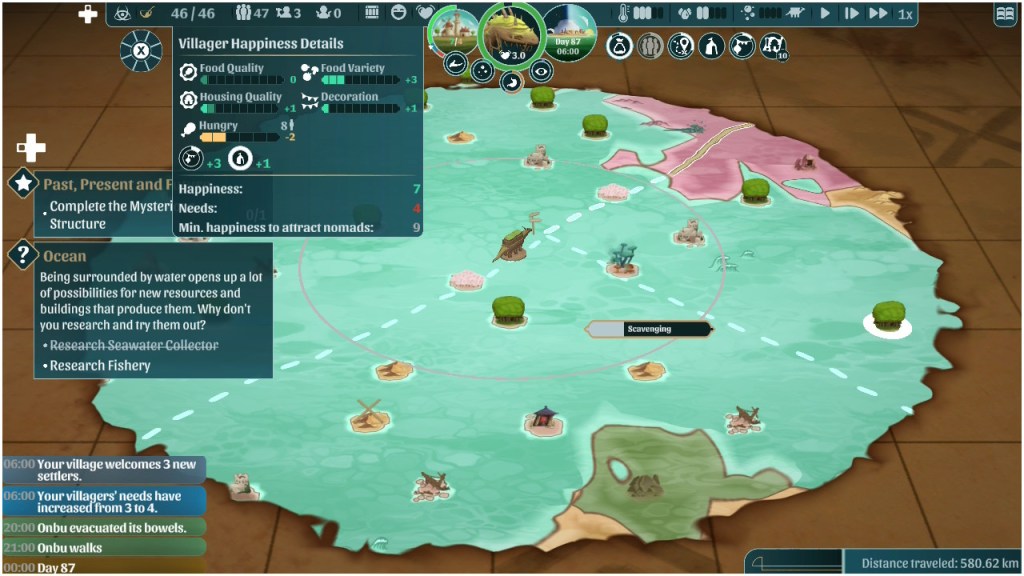Set game to double speed
Screen dimensions: 1024x576
(851, 14)
